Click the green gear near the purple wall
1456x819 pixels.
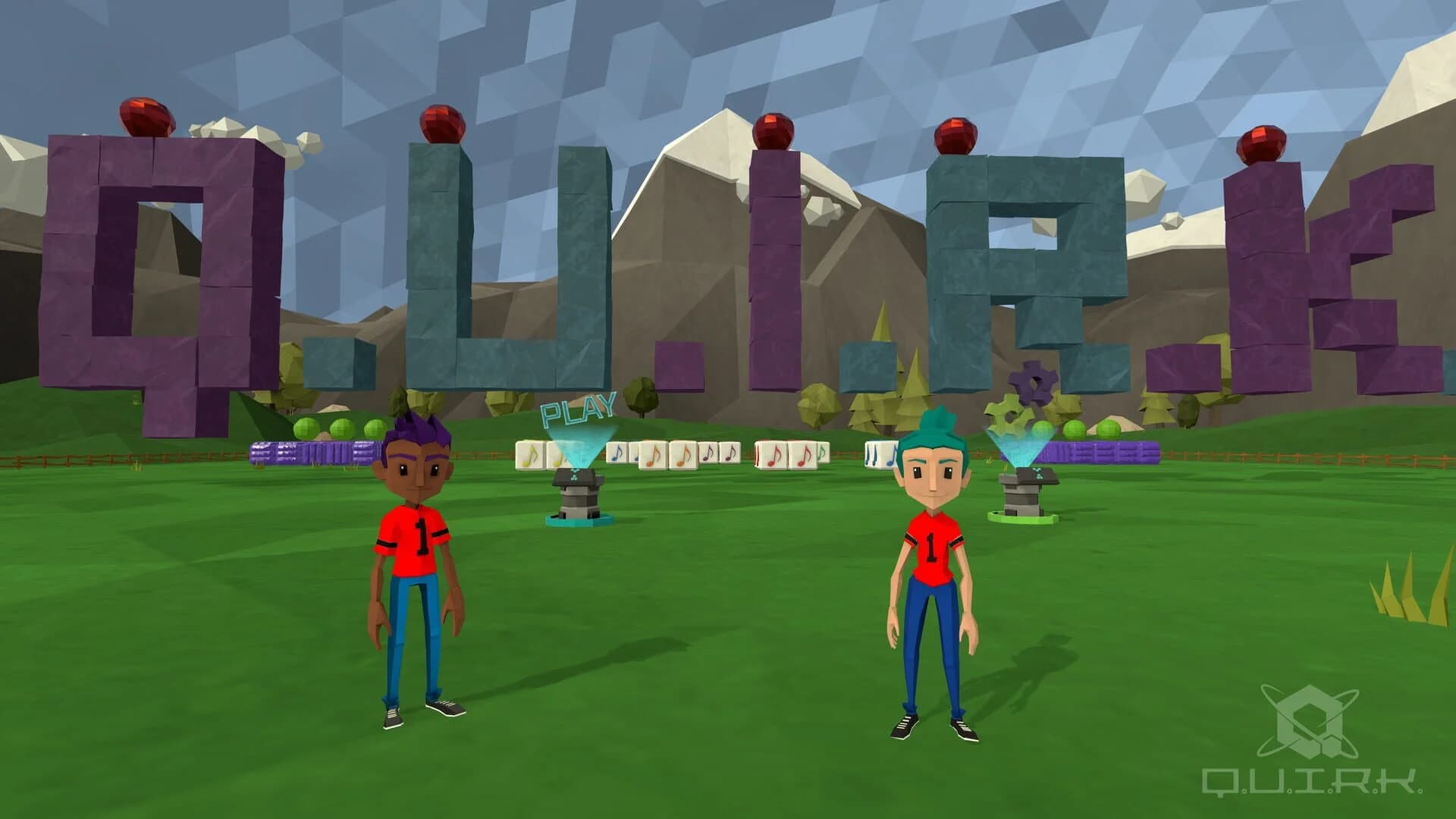pos(1009,415)
